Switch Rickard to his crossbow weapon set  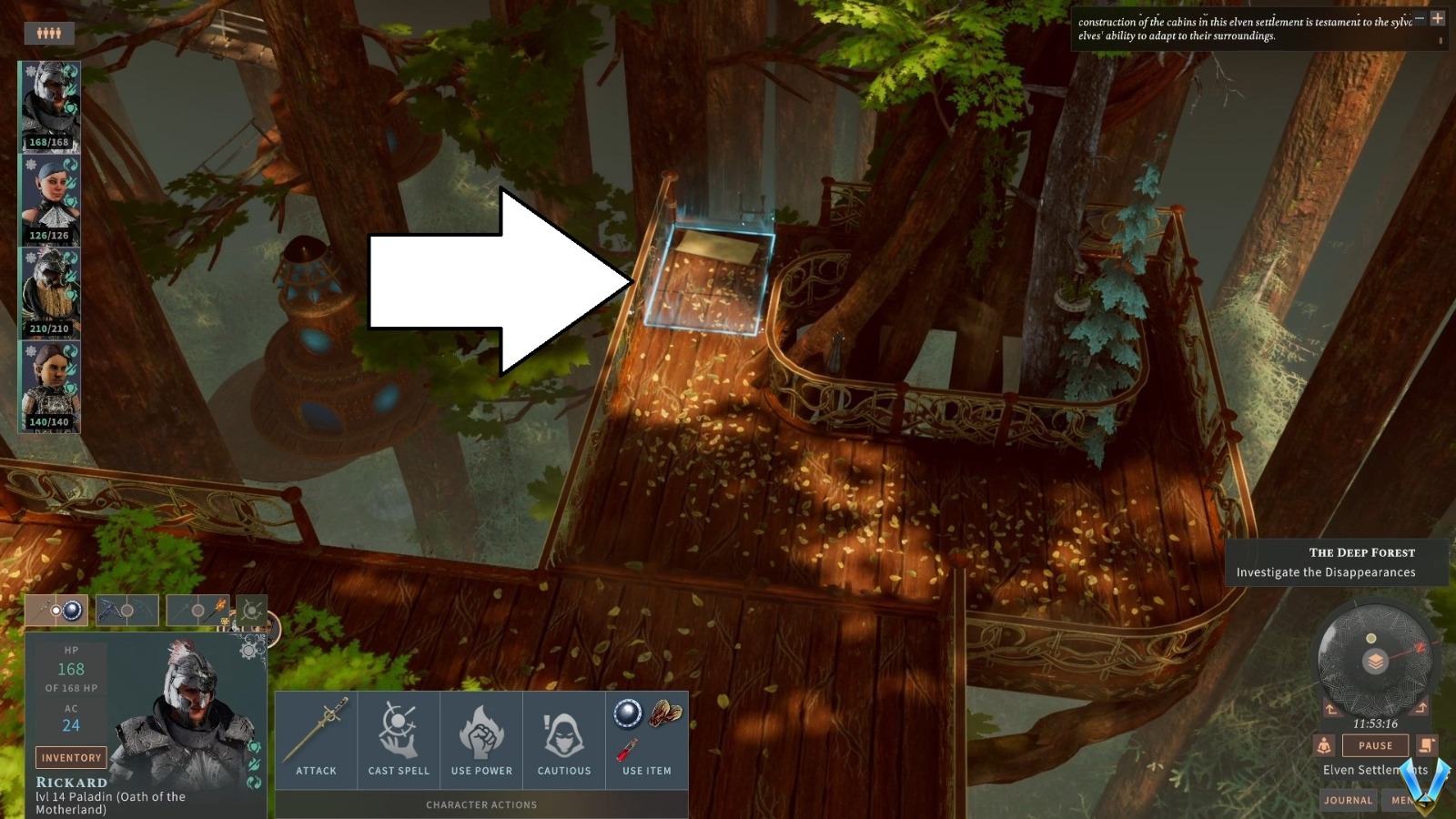tap(126, 610)
